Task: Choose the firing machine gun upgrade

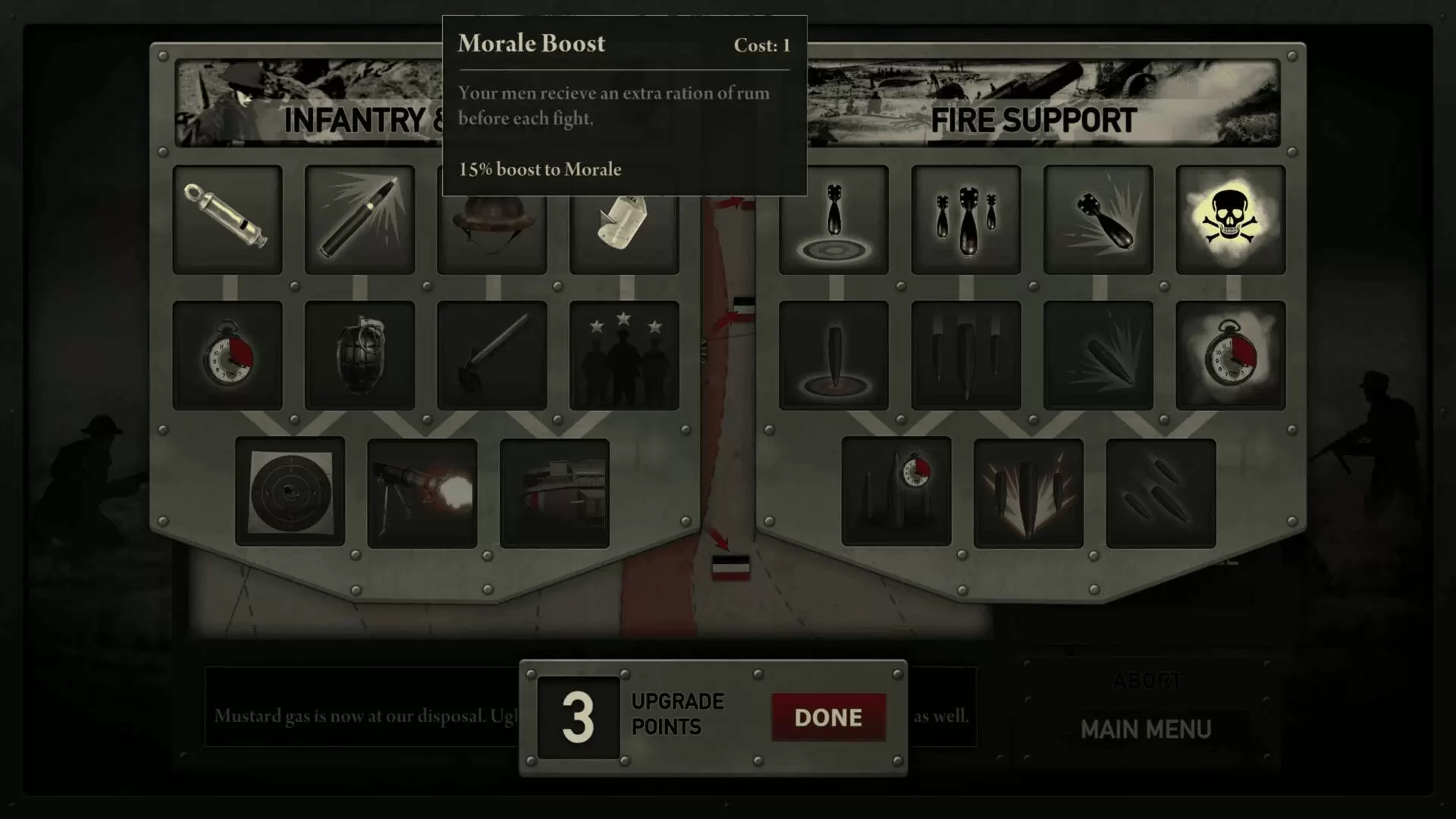Action: pos(422,493)
